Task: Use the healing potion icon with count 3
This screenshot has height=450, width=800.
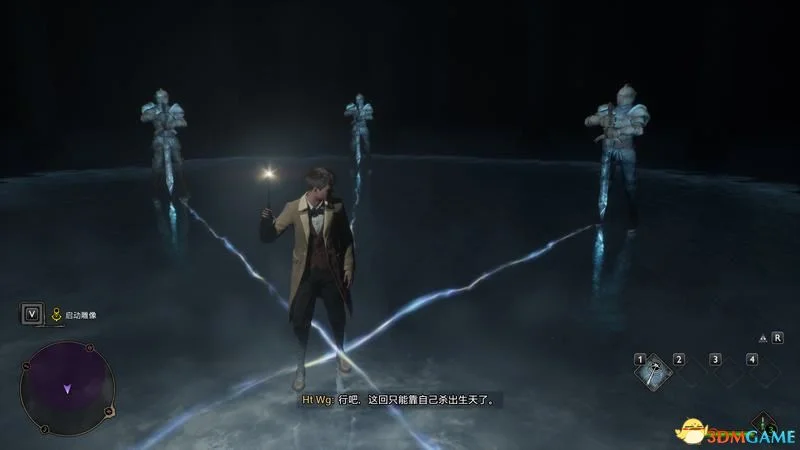Action: coord(763,421)
